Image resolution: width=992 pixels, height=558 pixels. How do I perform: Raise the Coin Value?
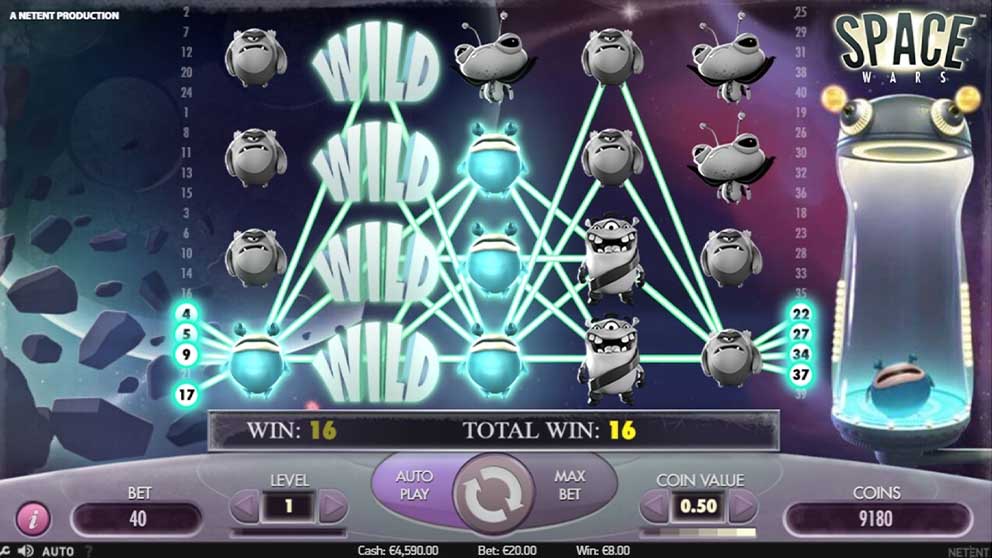tap(742, 507)
